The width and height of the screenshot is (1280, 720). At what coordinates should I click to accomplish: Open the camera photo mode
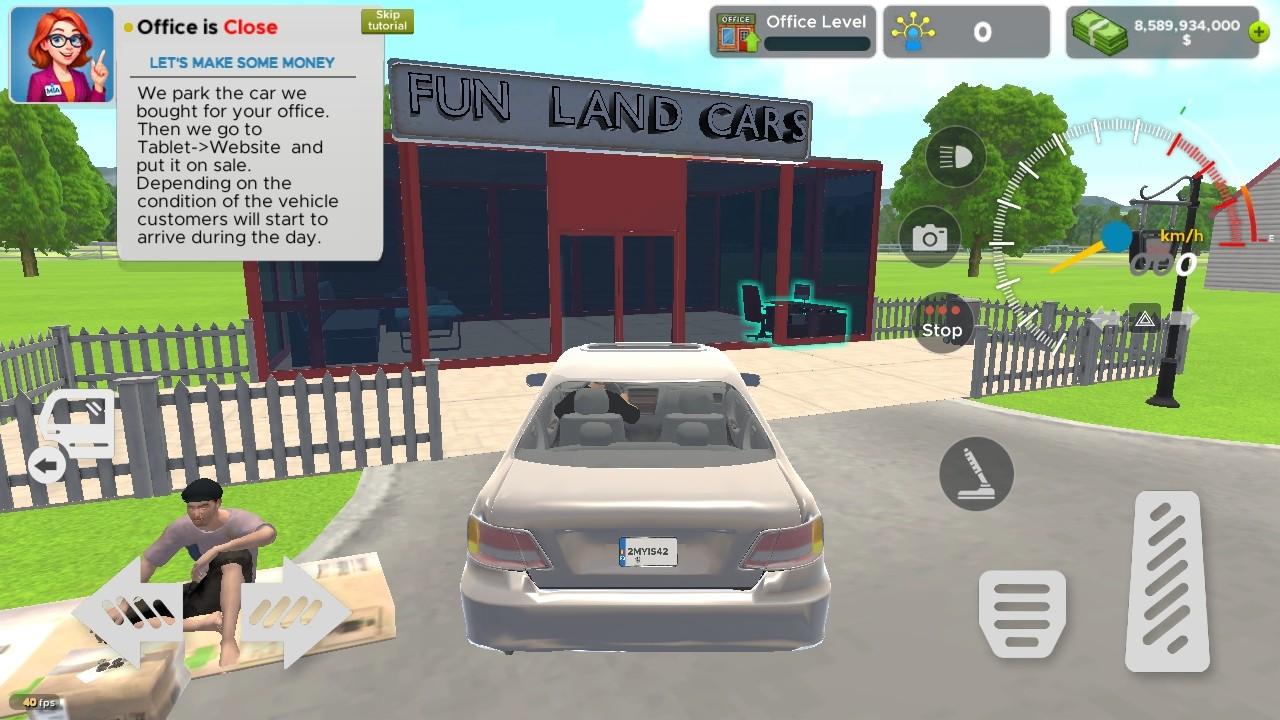pyautogui.click(x=931, y=239)
